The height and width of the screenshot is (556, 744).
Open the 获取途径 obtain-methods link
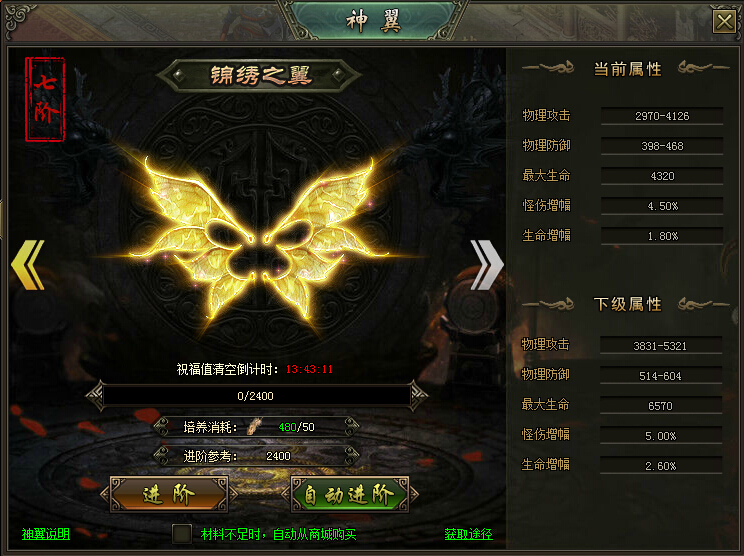pyautogui.click(x=468, y=534)
